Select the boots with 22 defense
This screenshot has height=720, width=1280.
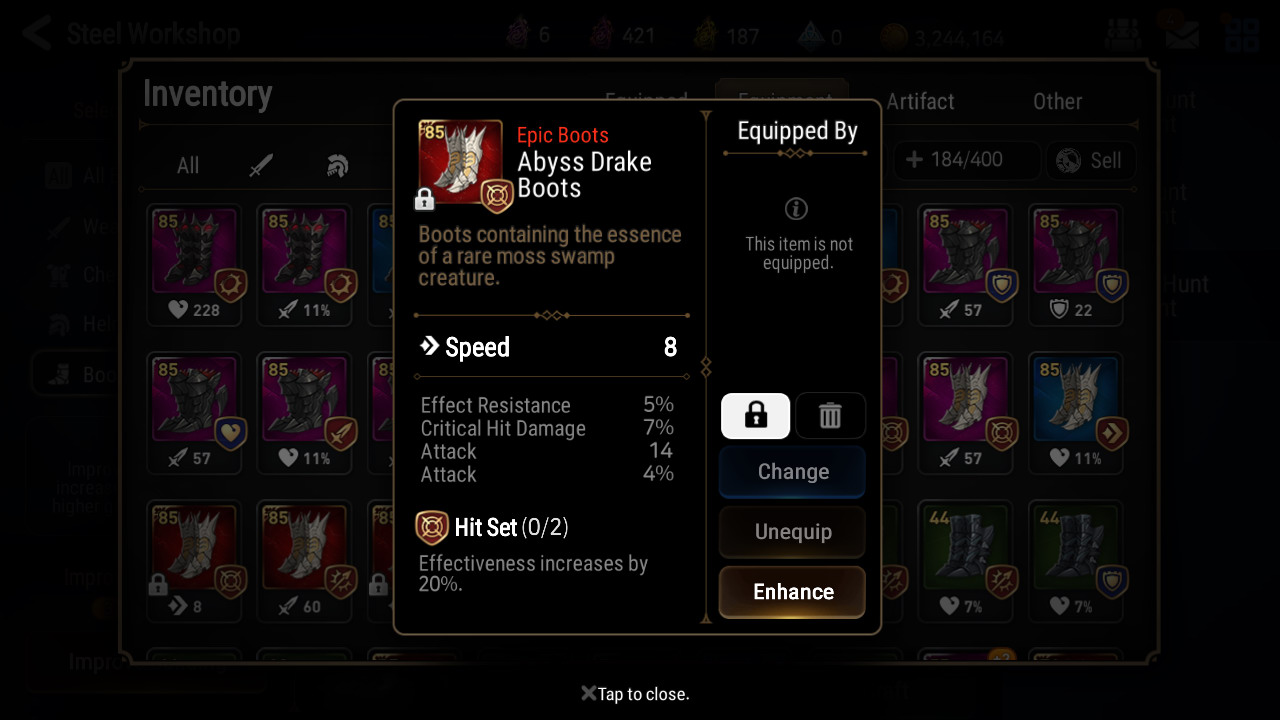coord(1075,265)
